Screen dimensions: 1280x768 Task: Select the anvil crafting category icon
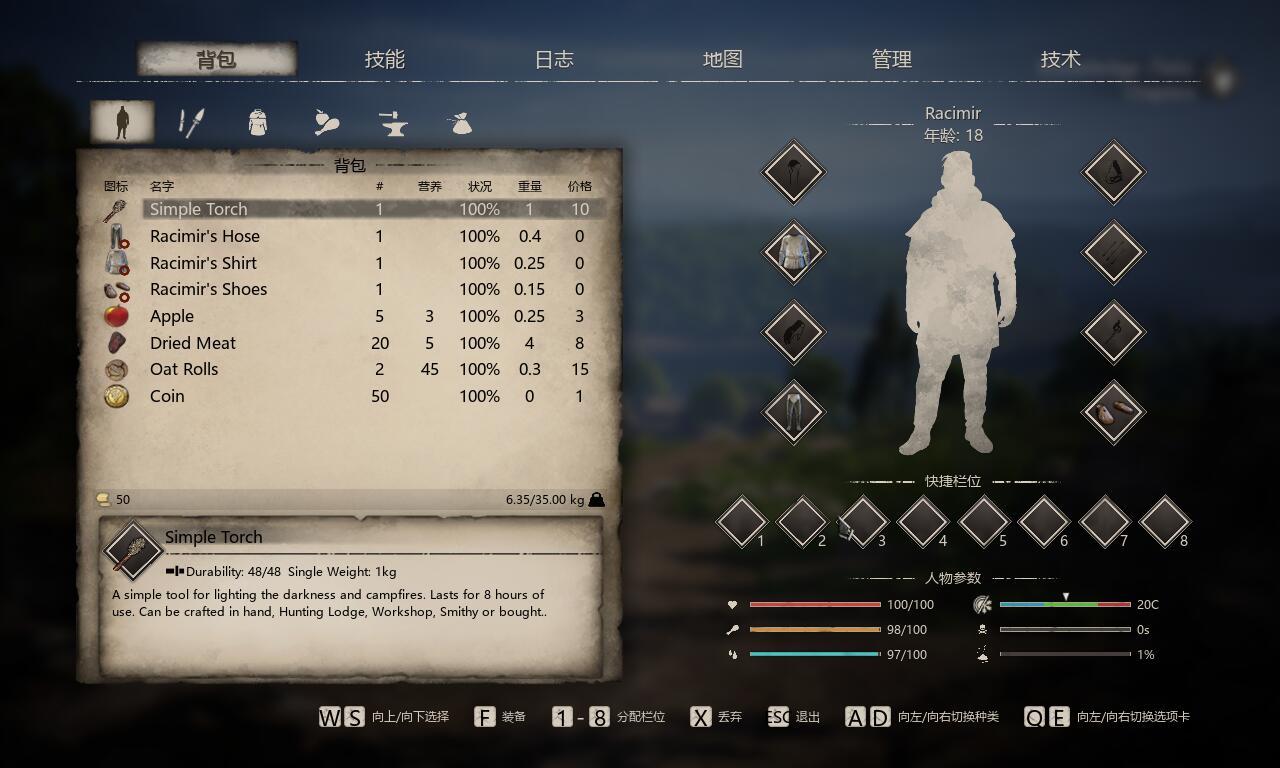pos(393,123)
